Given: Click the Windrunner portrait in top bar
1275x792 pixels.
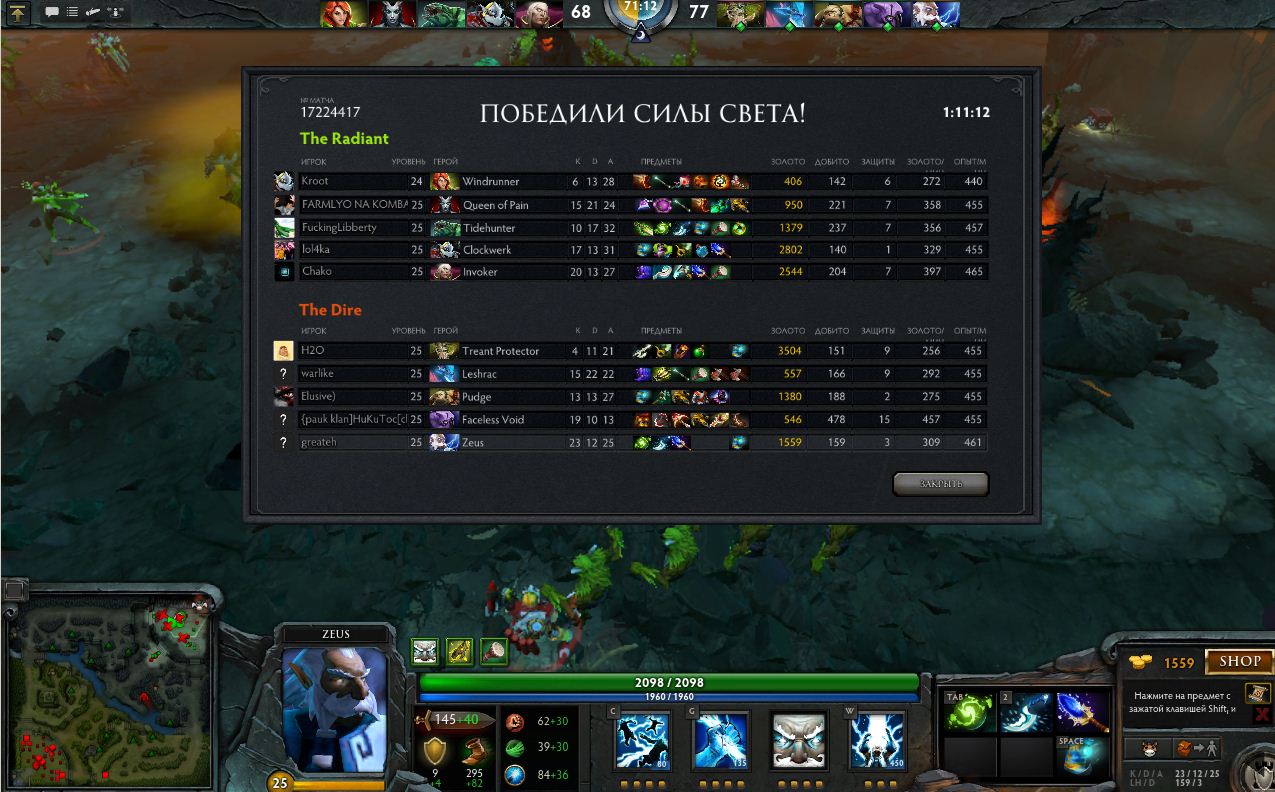Looking at the screenshot, I should click(x=344, y=14).
